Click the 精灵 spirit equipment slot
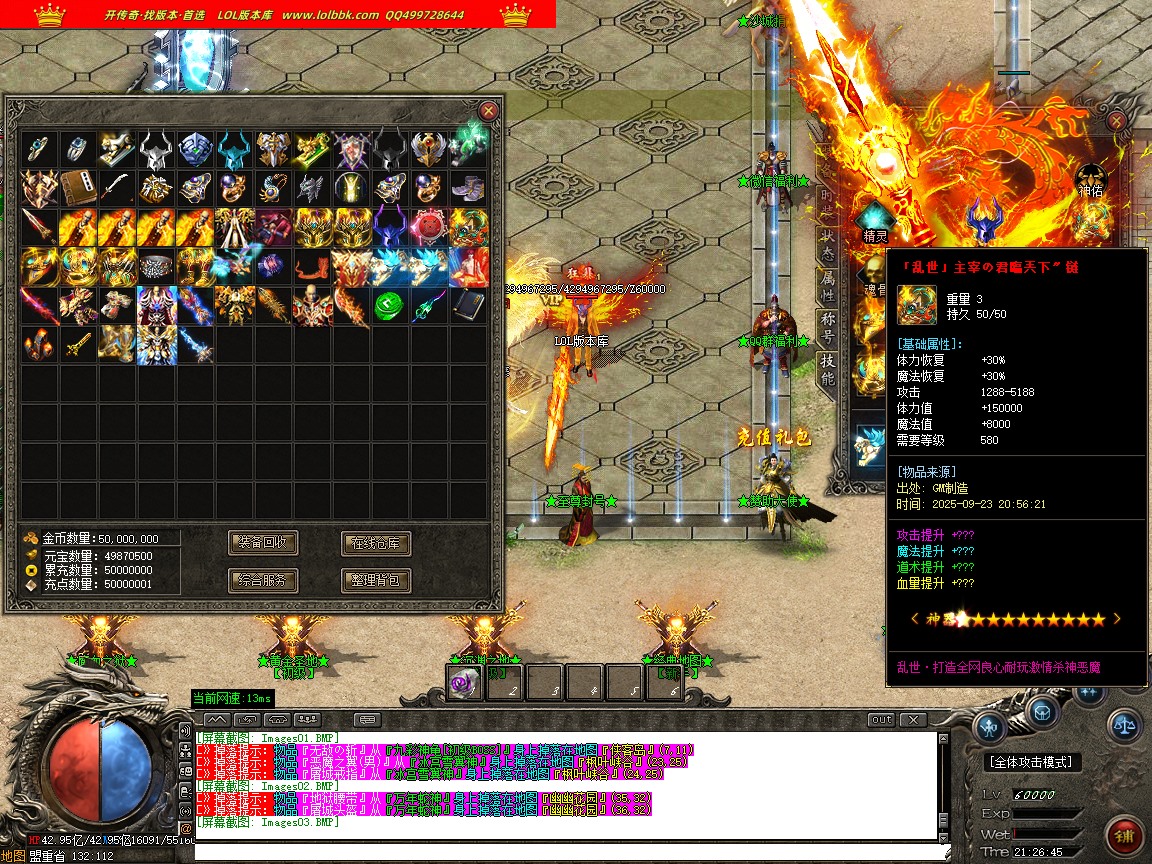Screen dimensions: 1152x864 [876, 219]
